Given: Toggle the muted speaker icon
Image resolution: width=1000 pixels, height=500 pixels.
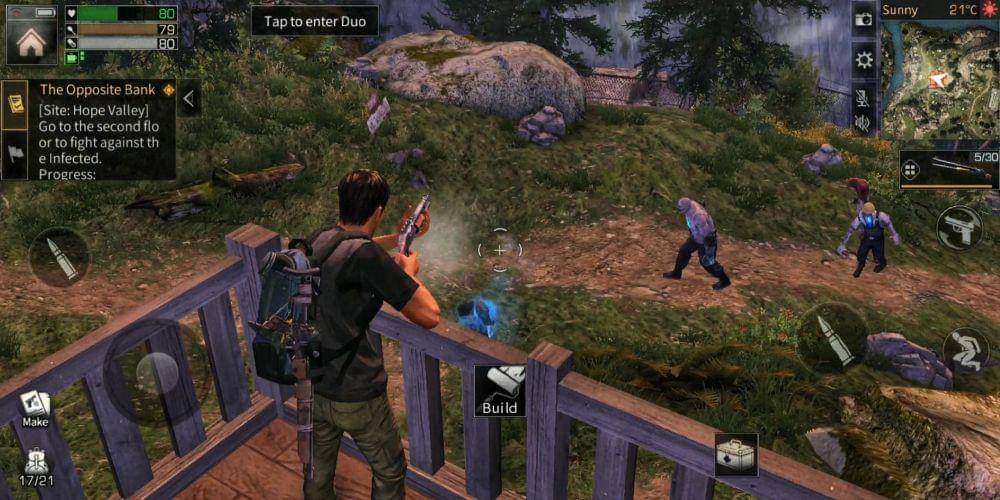Looking at the screenshot, I should pyautogui.click(x=864, y=123).
